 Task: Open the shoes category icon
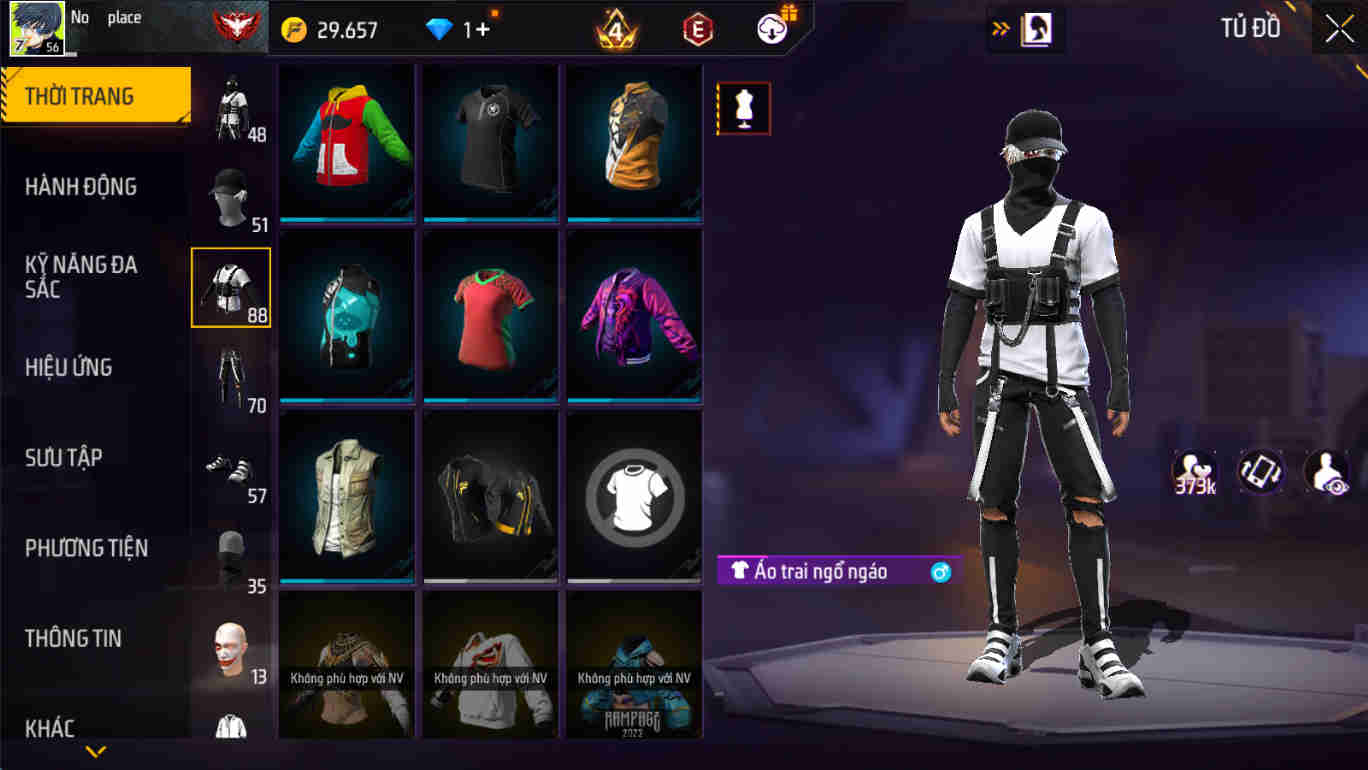pyautogui.click(x=228, y=465)
